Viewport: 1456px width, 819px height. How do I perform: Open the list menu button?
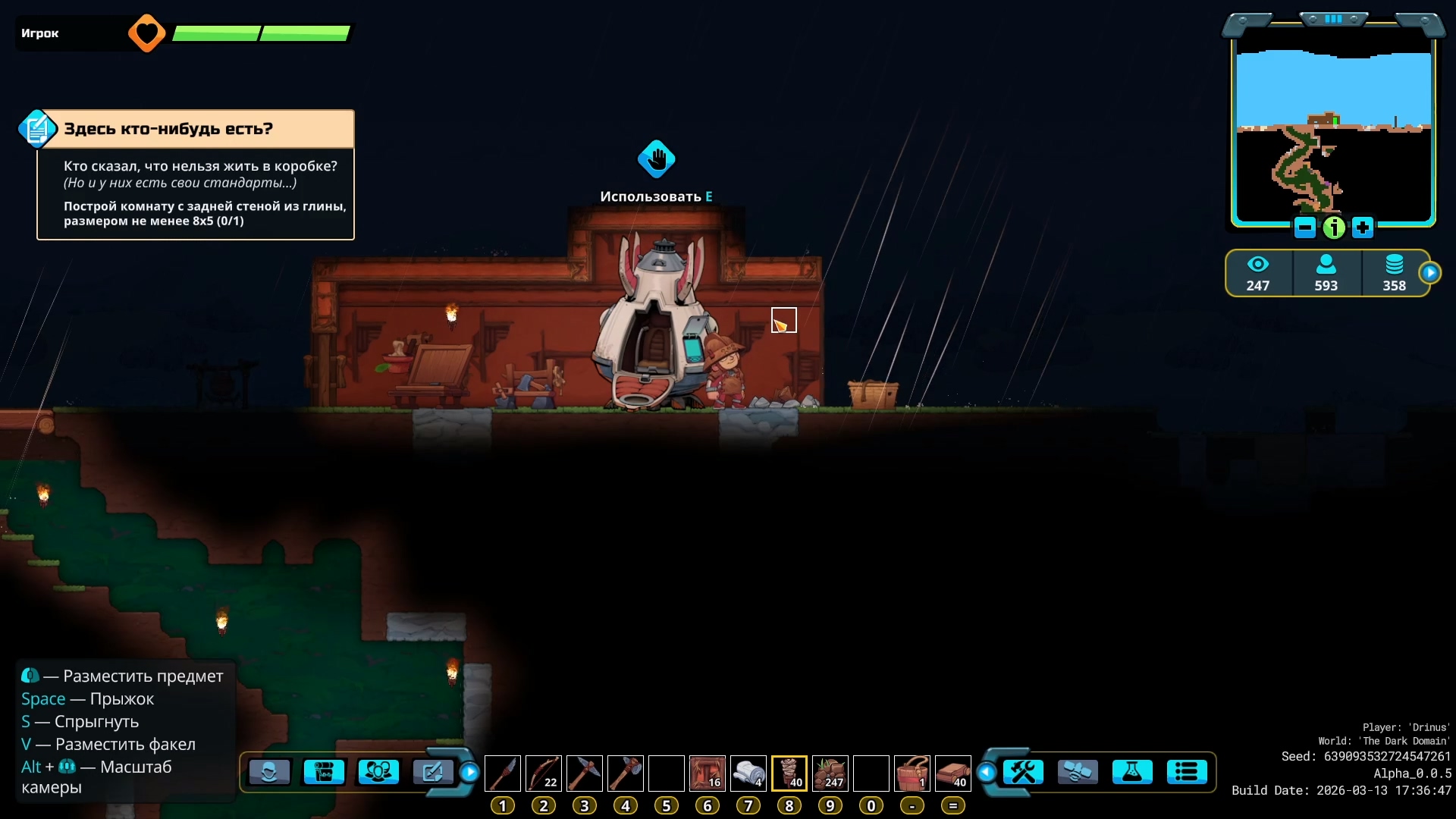click(1186, 773)
